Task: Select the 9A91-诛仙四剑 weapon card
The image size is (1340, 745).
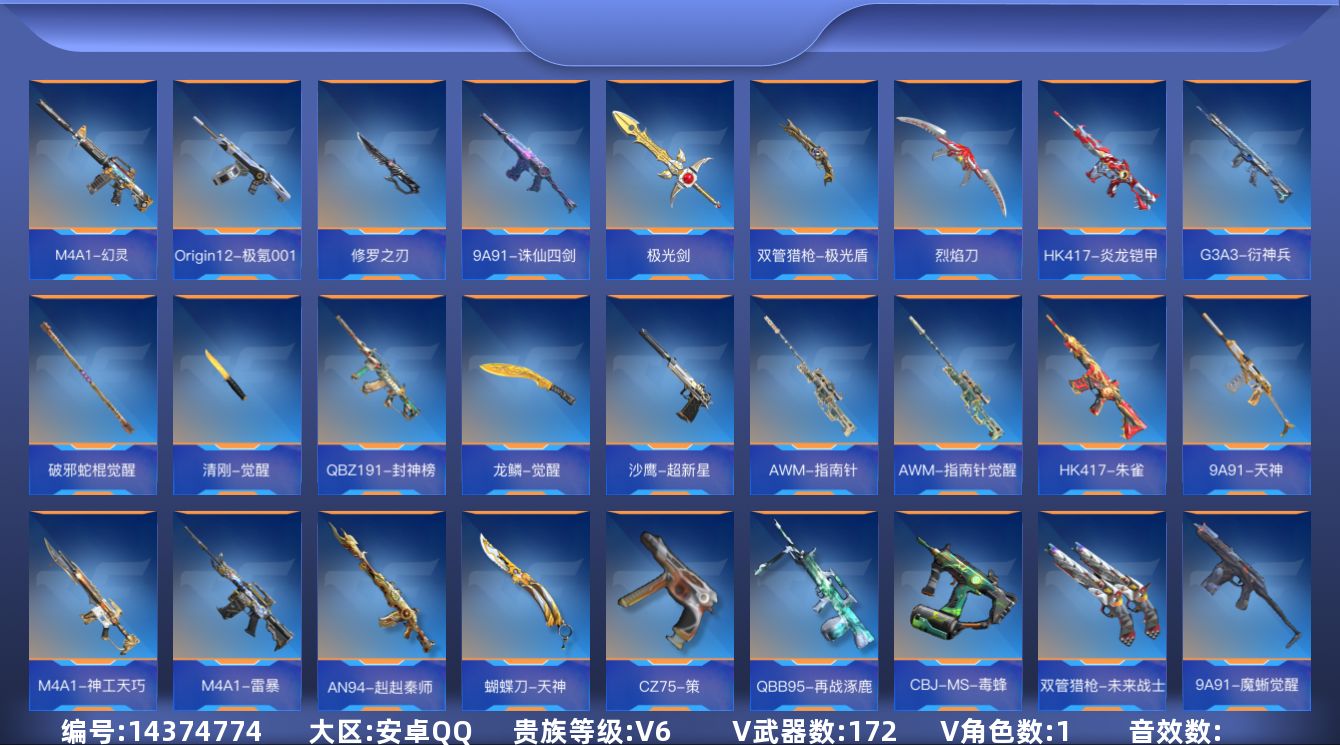Action: pyautogui.click(x=525, y=170)
